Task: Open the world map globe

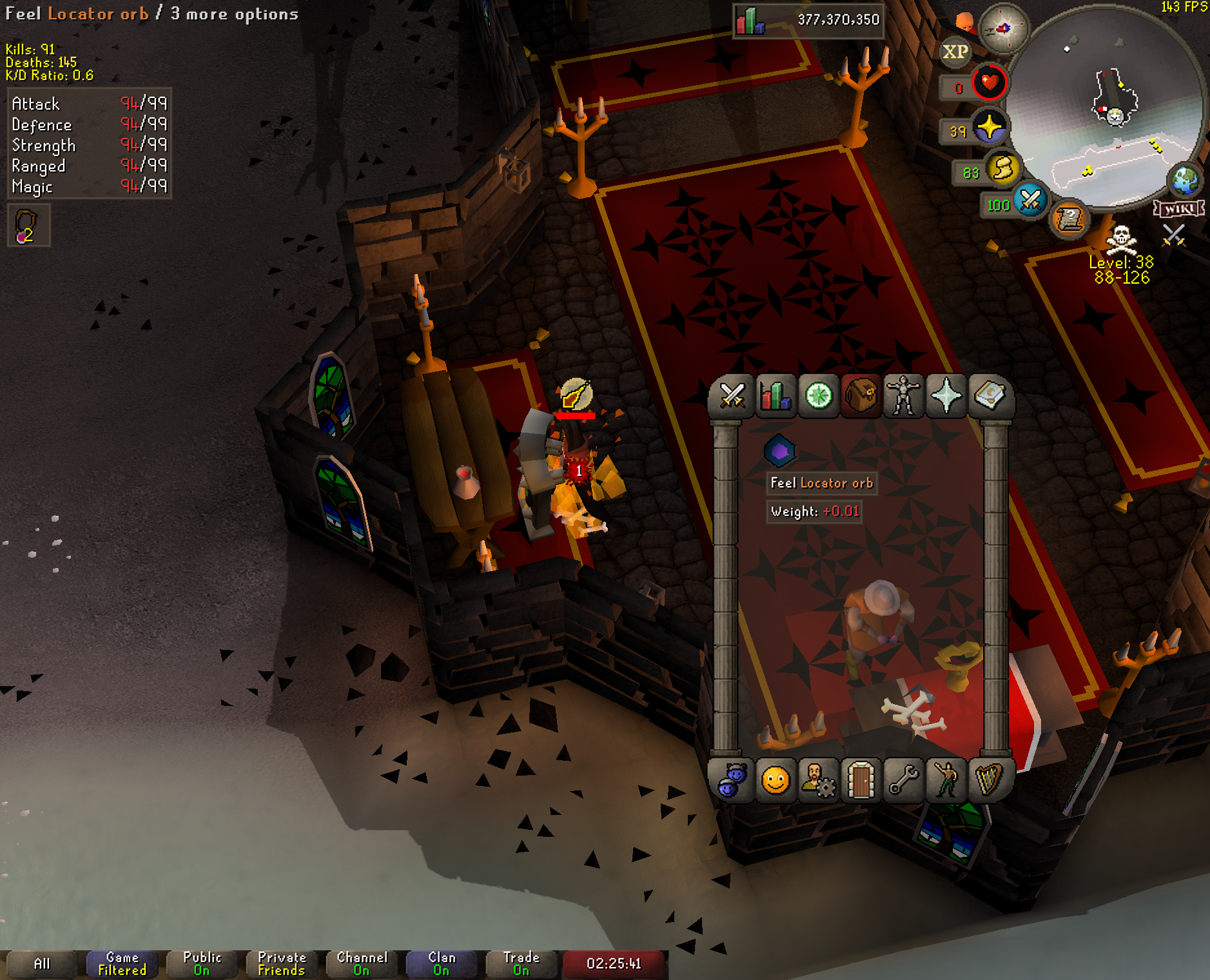Action: [1185, 180]
